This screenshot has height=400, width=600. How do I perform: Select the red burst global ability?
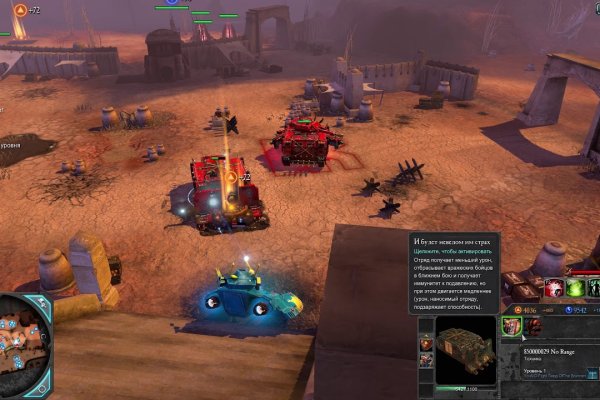click(554, 289)
